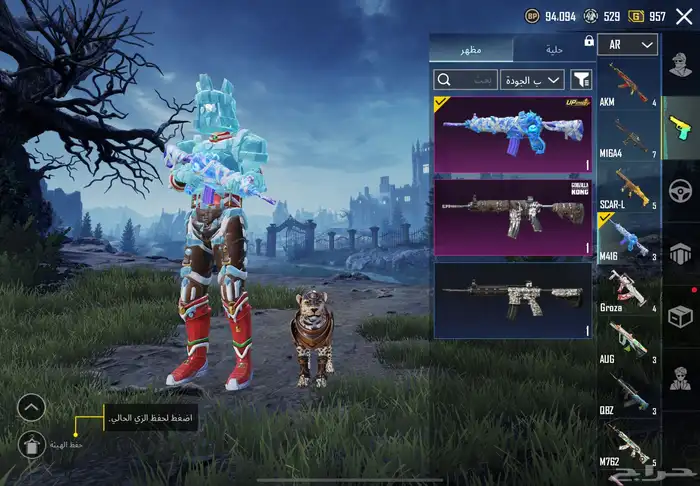Open the AR weapon type dropdown

click(627, 45)
